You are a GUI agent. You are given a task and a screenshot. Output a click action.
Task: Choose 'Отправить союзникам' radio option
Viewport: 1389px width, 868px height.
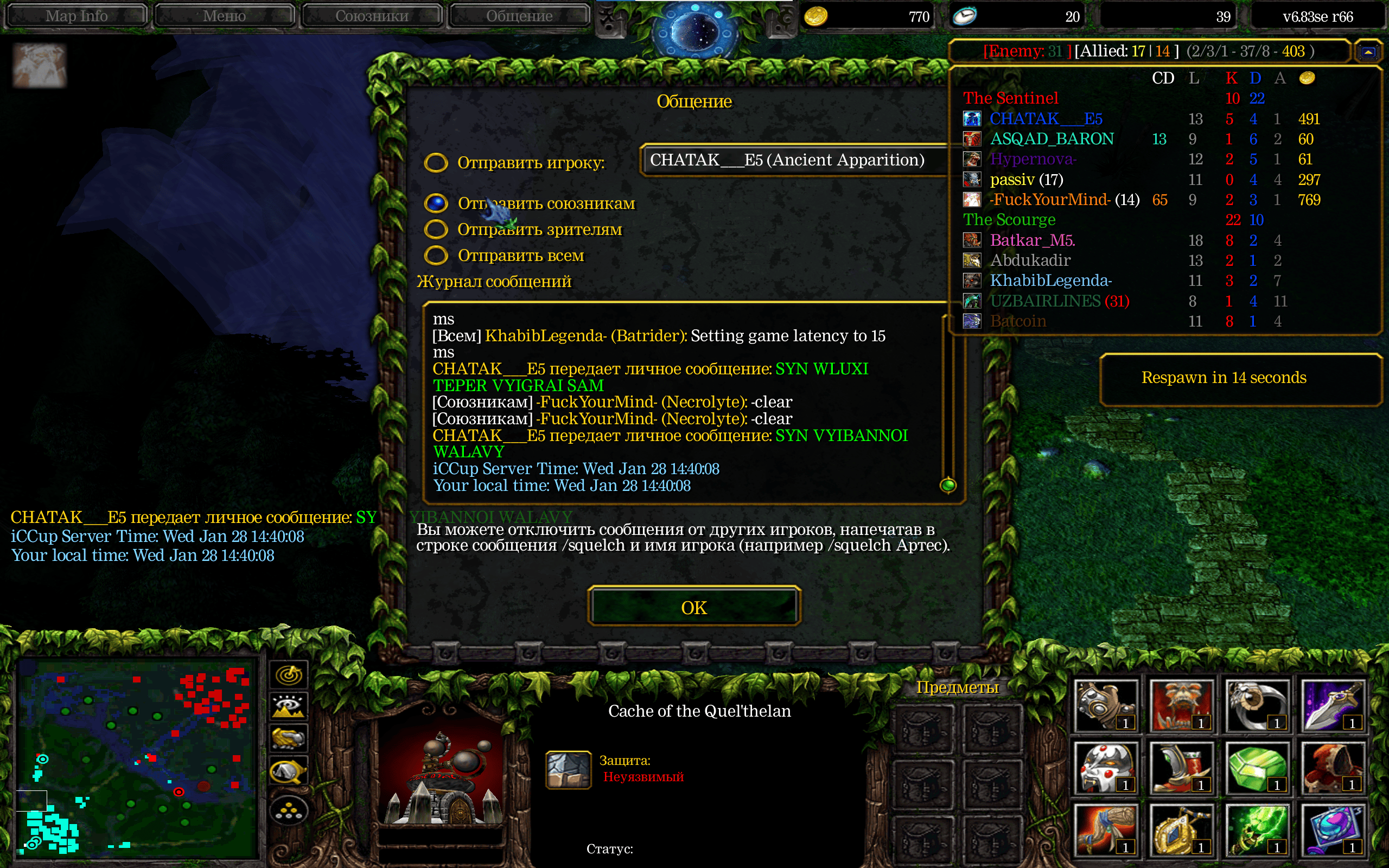click(436, 203)
